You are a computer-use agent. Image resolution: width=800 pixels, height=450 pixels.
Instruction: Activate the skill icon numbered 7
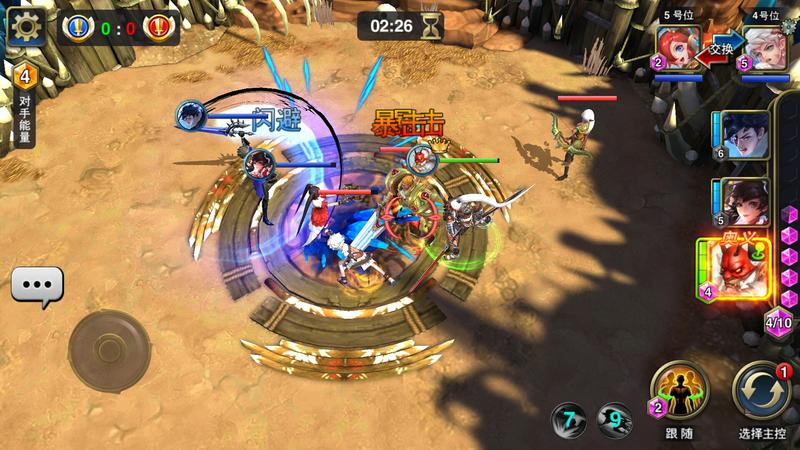pos(570,420)
